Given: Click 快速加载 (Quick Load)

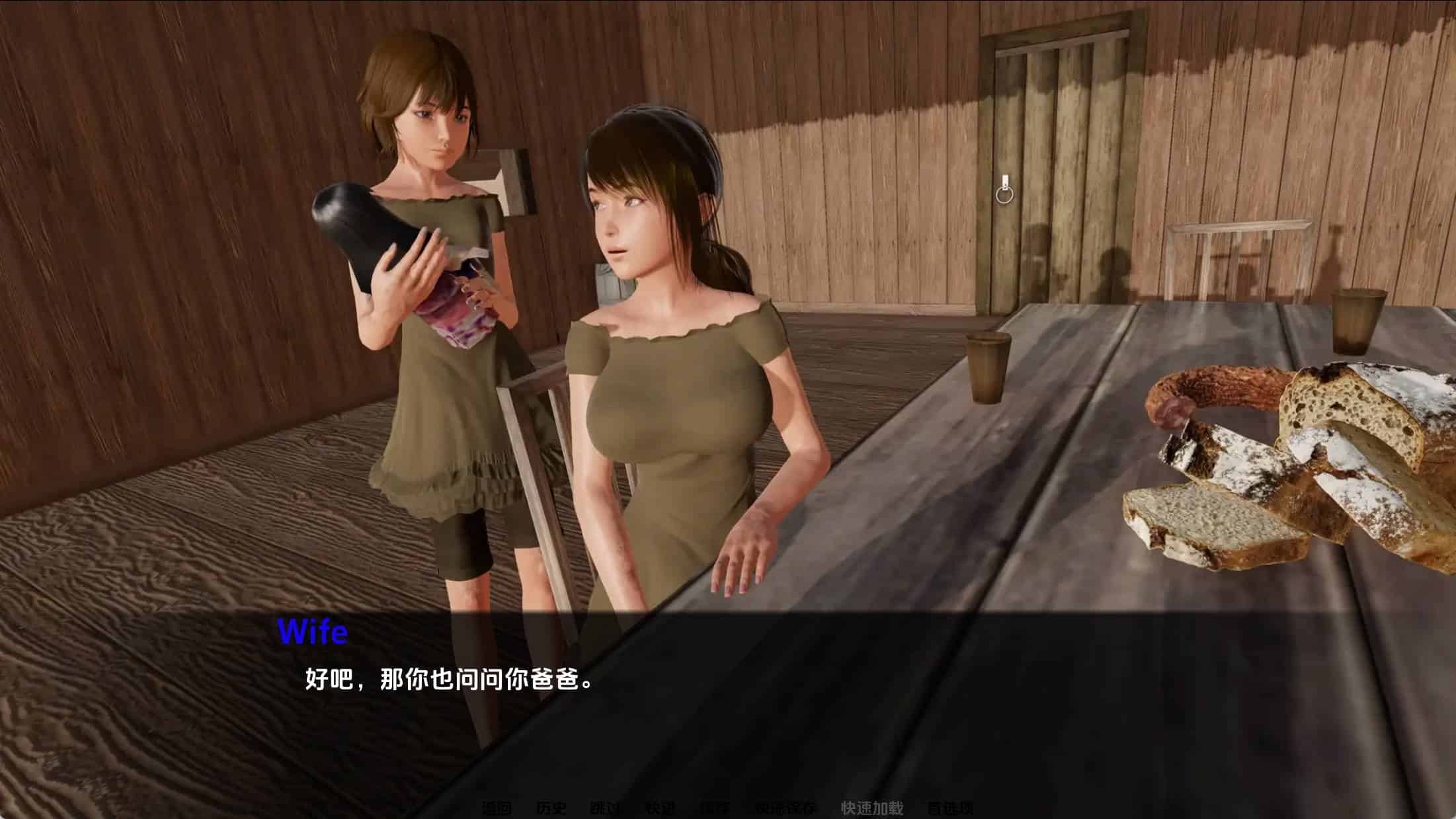Looking at the screenshot, I should (871, 808).
